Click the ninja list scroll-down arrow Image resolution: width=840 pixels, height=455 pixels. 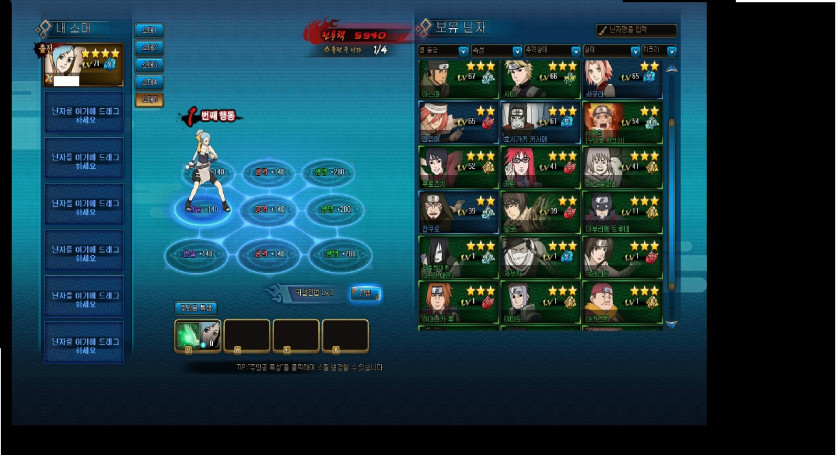point(672,325)
